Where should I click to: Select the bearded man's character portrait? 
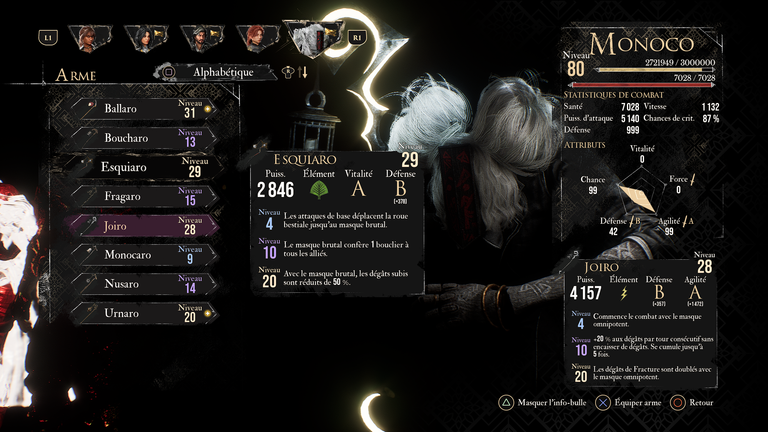point(202,38)
